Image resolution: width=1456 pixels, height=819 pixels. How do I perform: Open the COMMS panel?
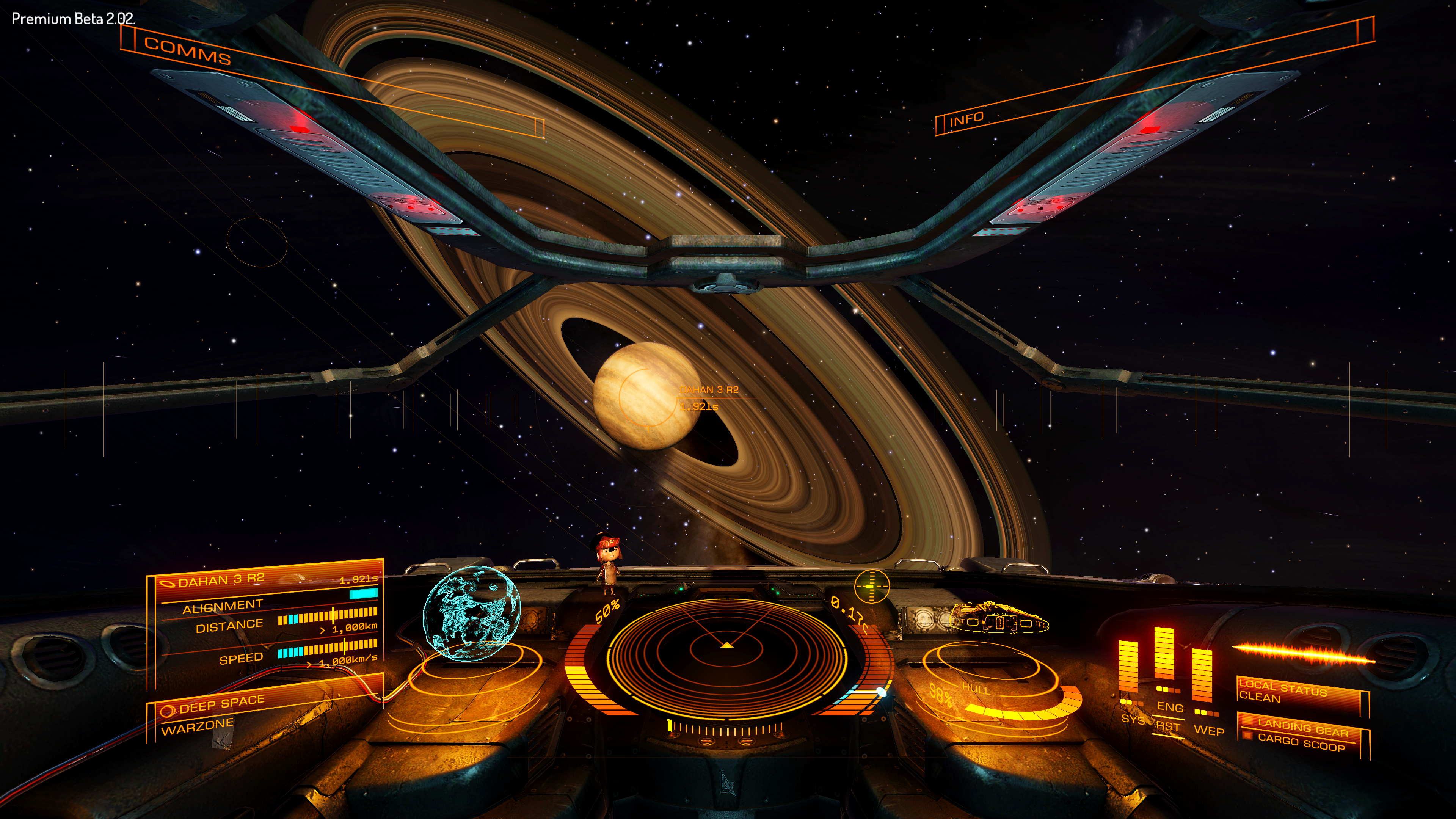tap(187, 50)
